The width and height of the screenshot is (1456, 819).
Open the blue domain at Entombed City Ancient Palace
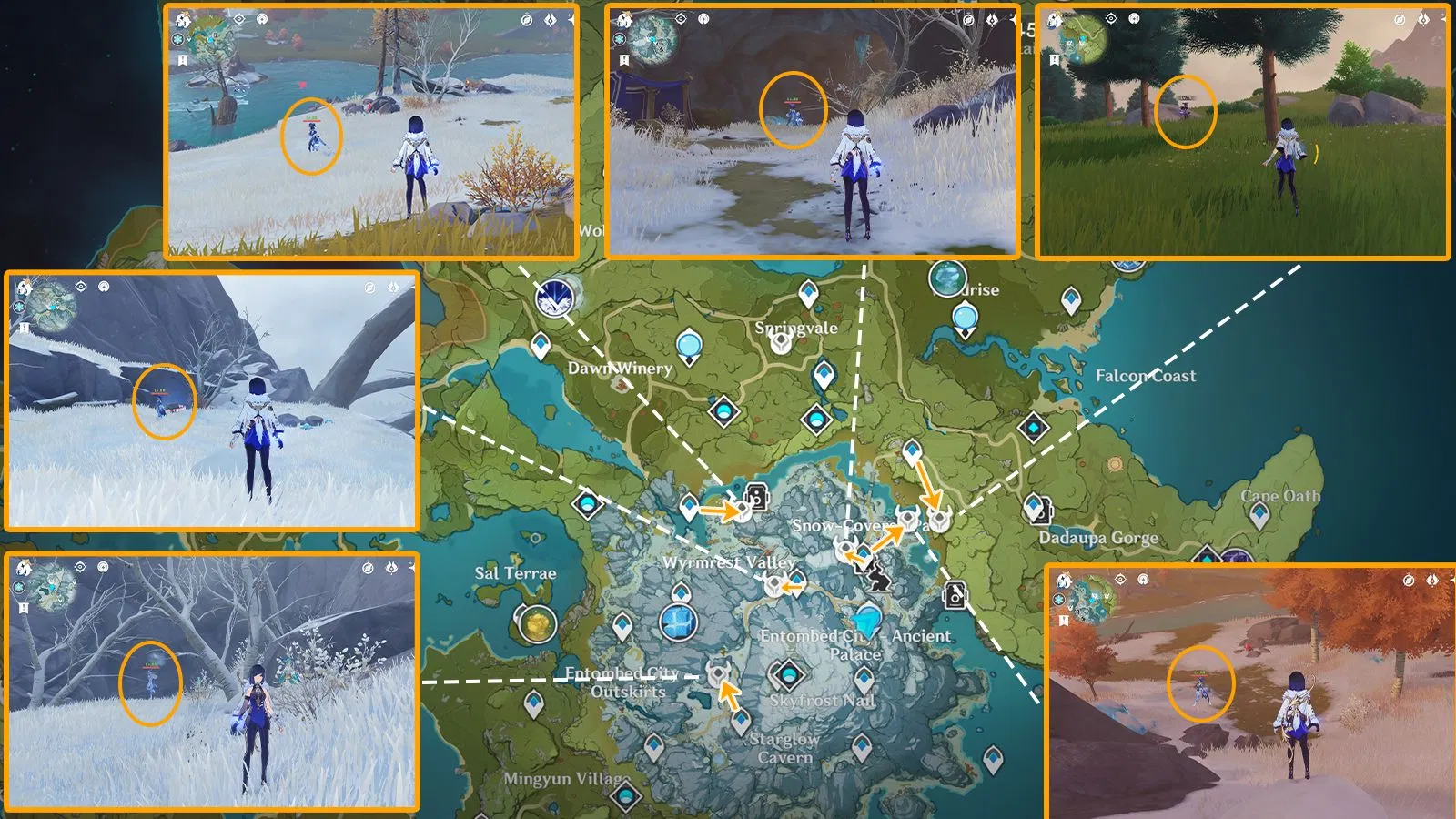point(868,622)
